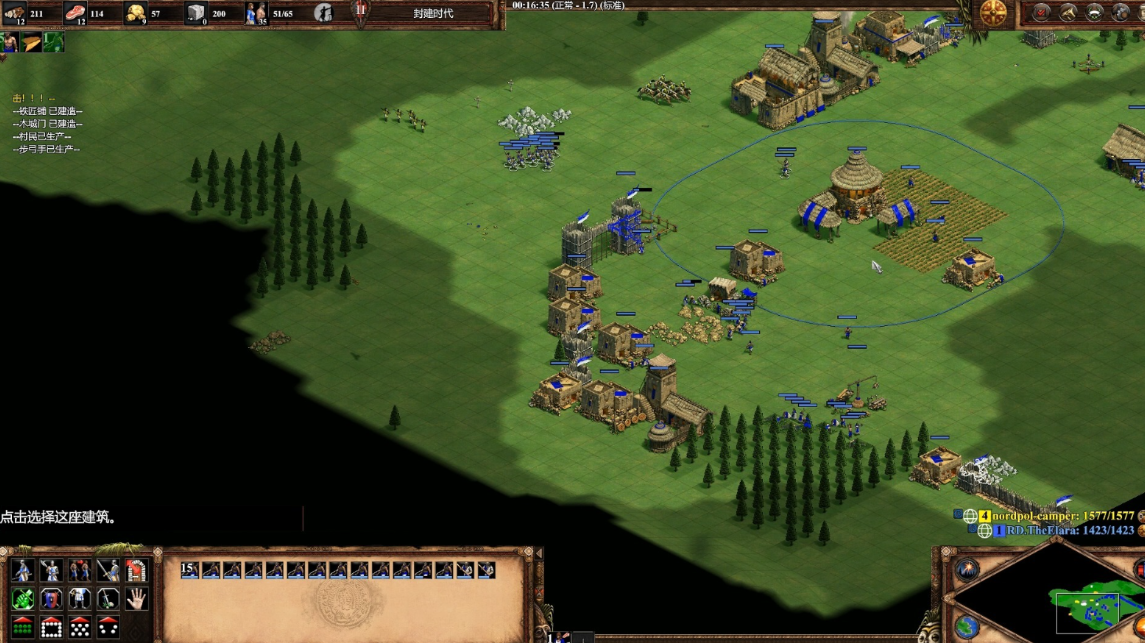Choose the defensive stance armored knight icon

coord(51,571)
